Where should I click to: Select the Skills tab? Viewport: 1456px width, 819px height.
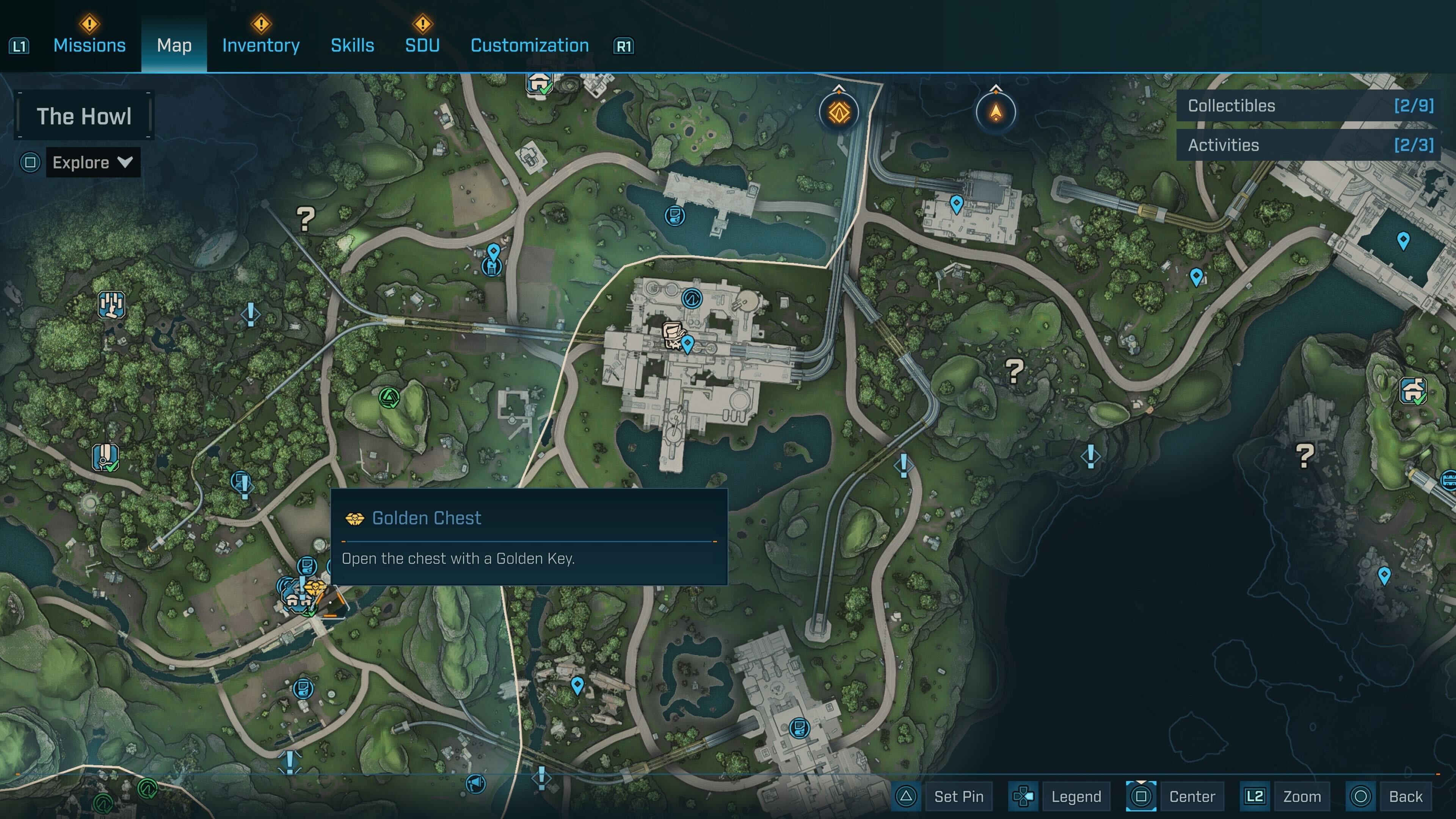[352, 45]
